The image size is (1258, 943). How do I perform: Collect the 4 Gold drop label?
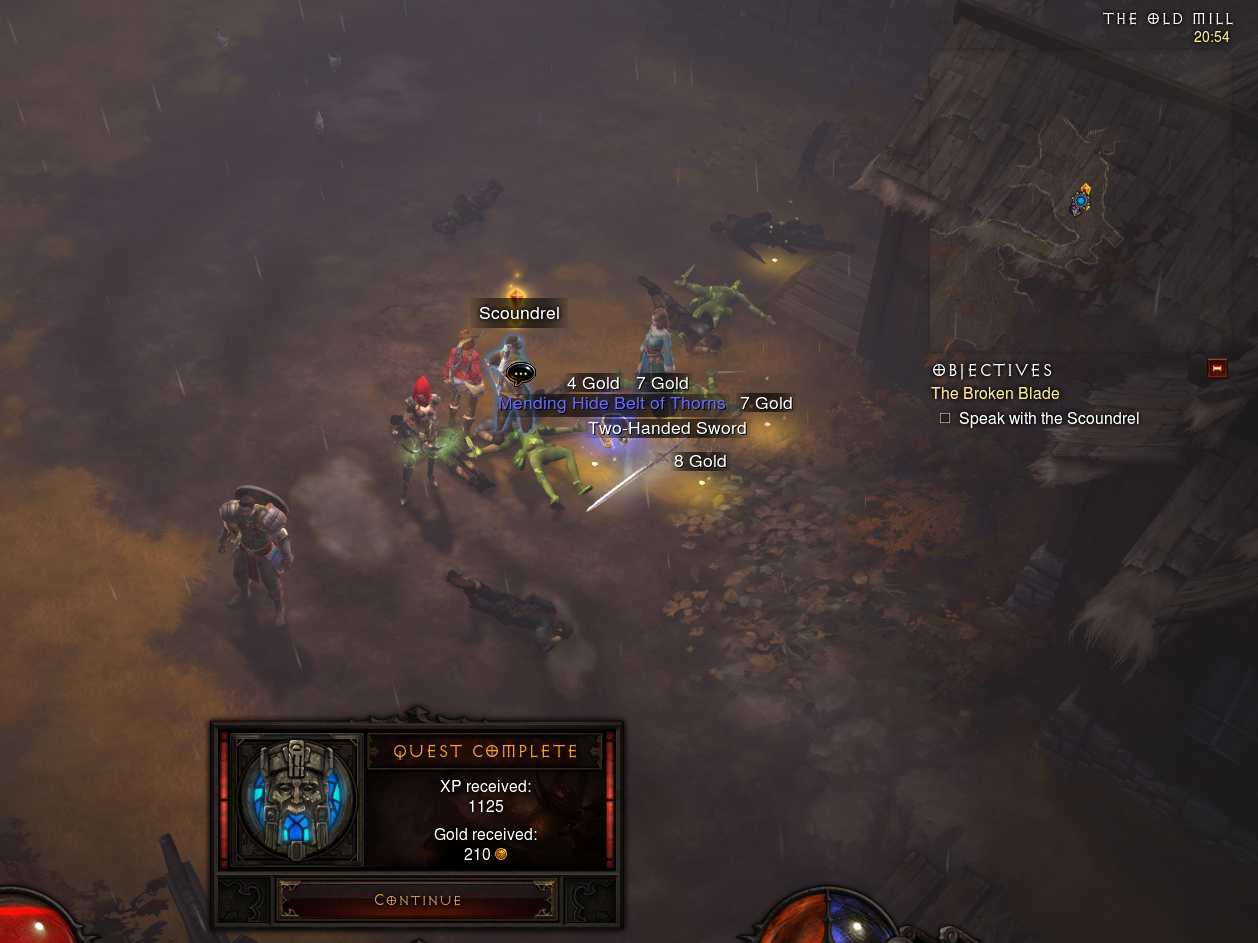[593, 383]
